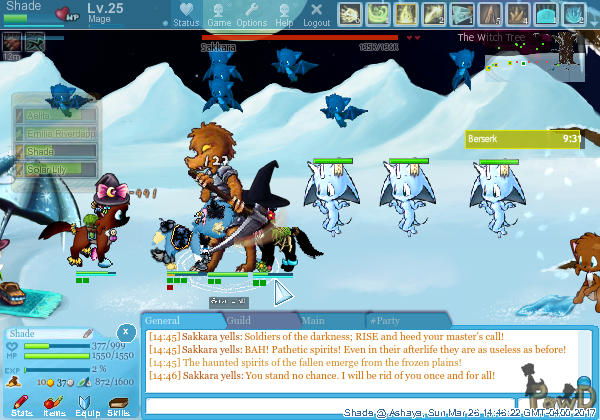
Task: Switch to the Main chat tab
Action: [x=312, y=321]
